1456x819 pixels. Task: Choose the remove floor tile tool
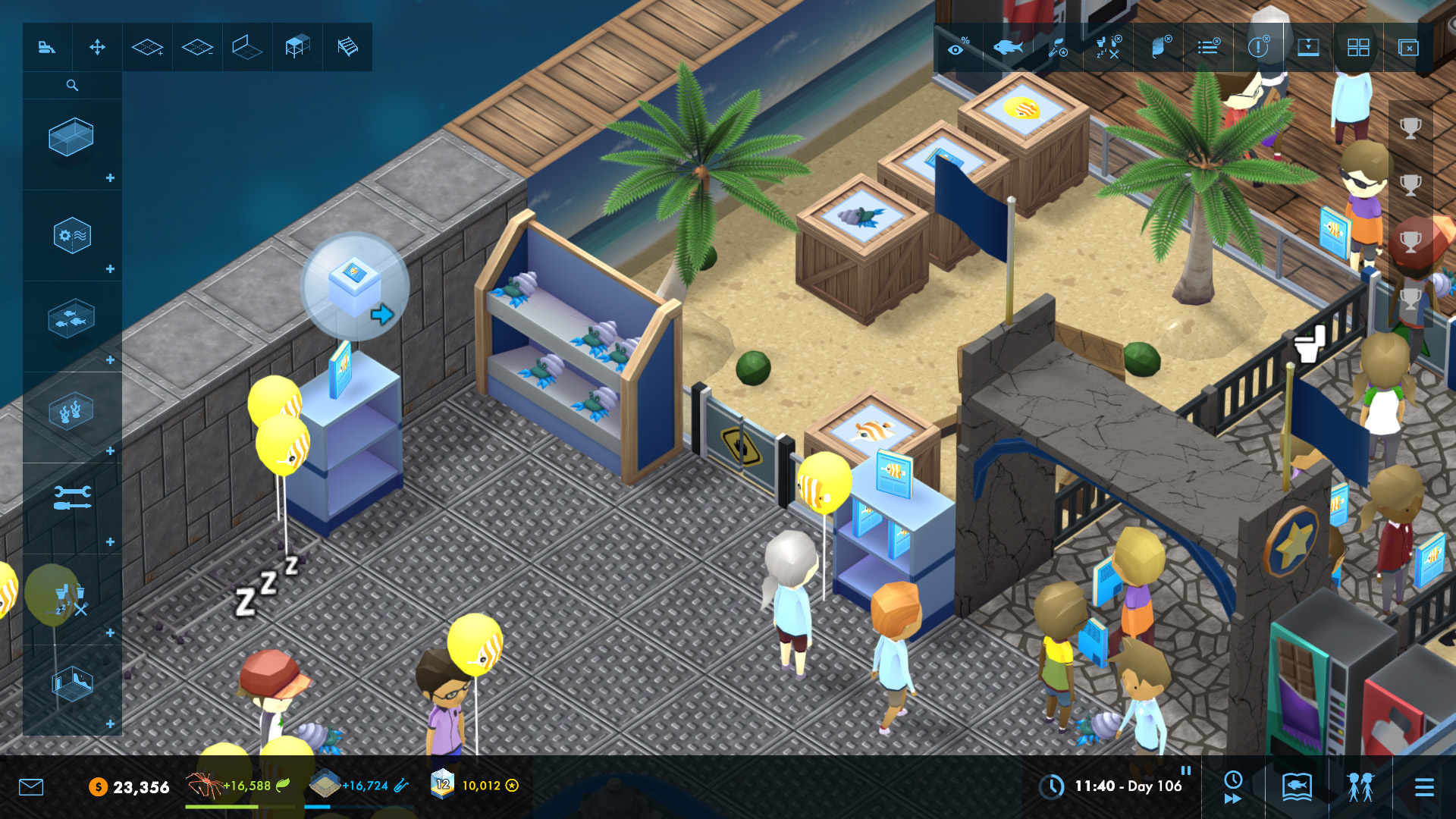(197, 48)
